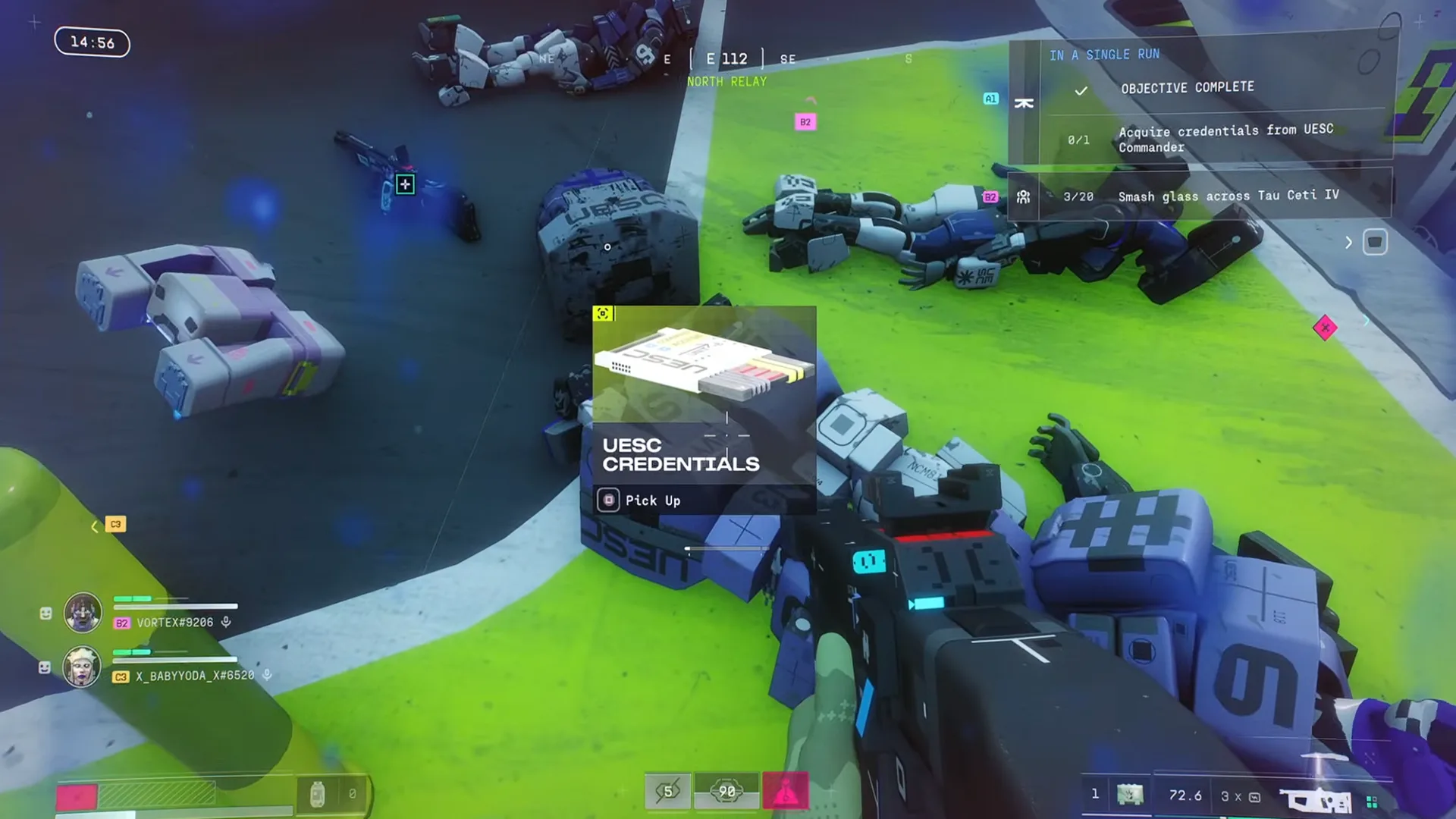Open the A1 marker above the fallen robot
Screen dimensions: 1456x819
point(990,97)
